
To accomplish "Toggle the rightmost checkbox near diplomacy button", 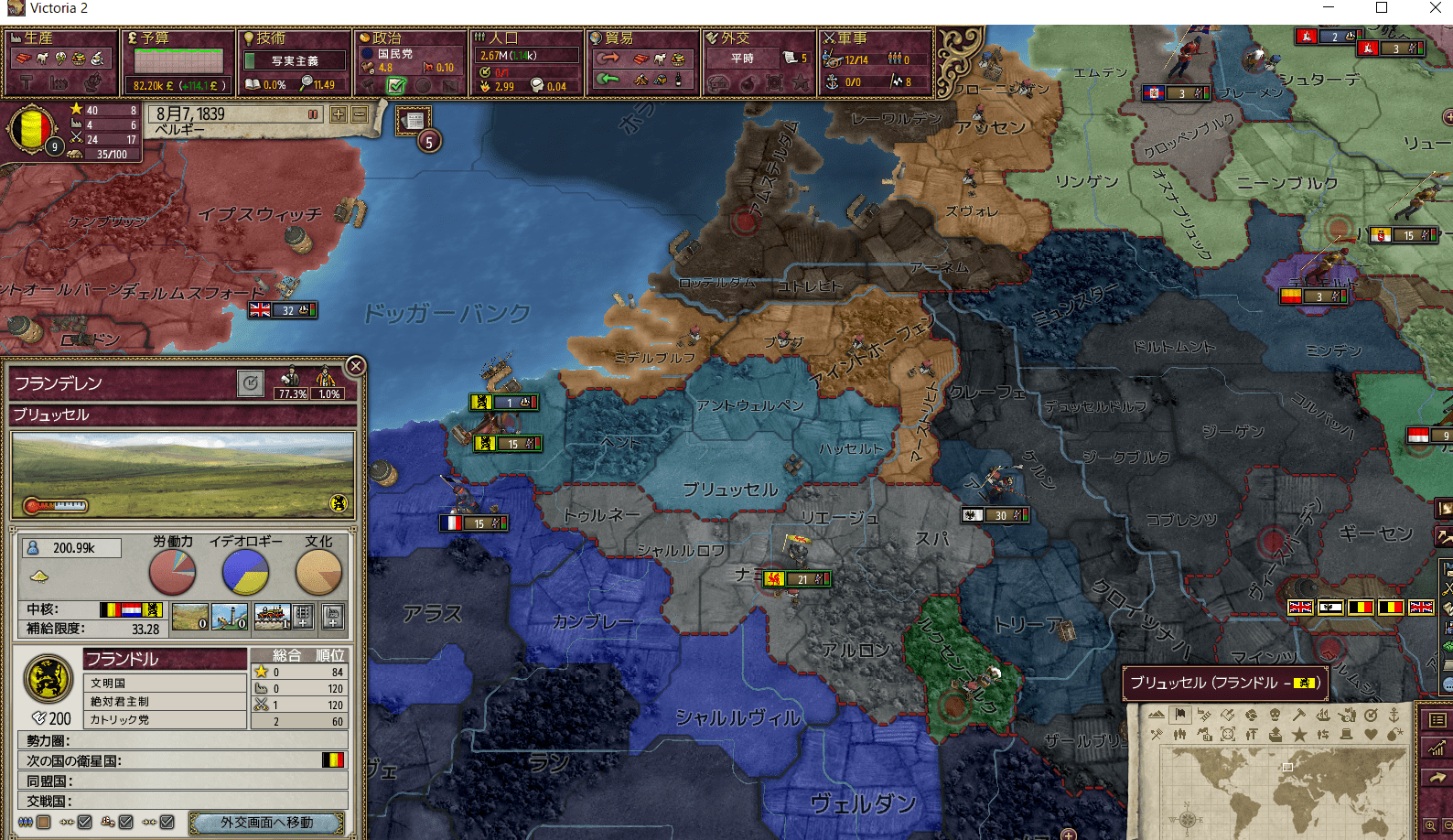I will [167, 821].
